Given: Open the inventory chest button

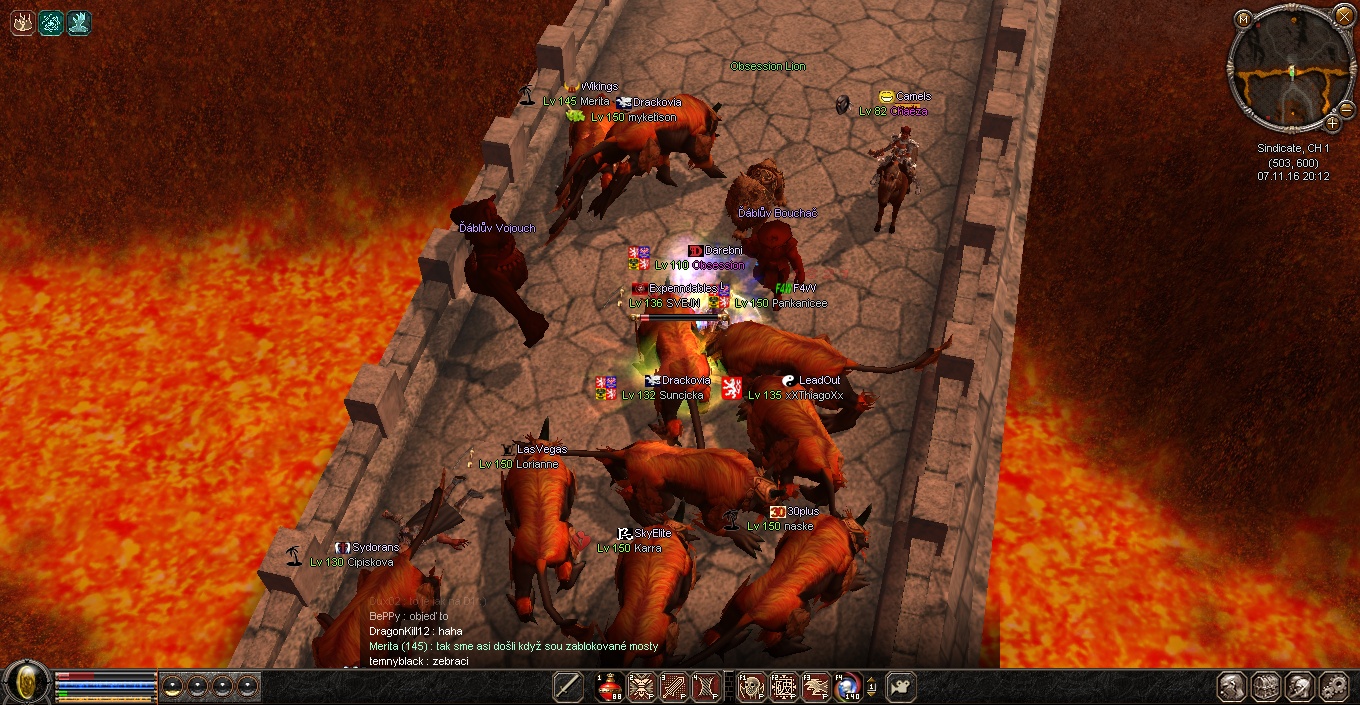Looking at the screenshot, I should point(1267,687).
